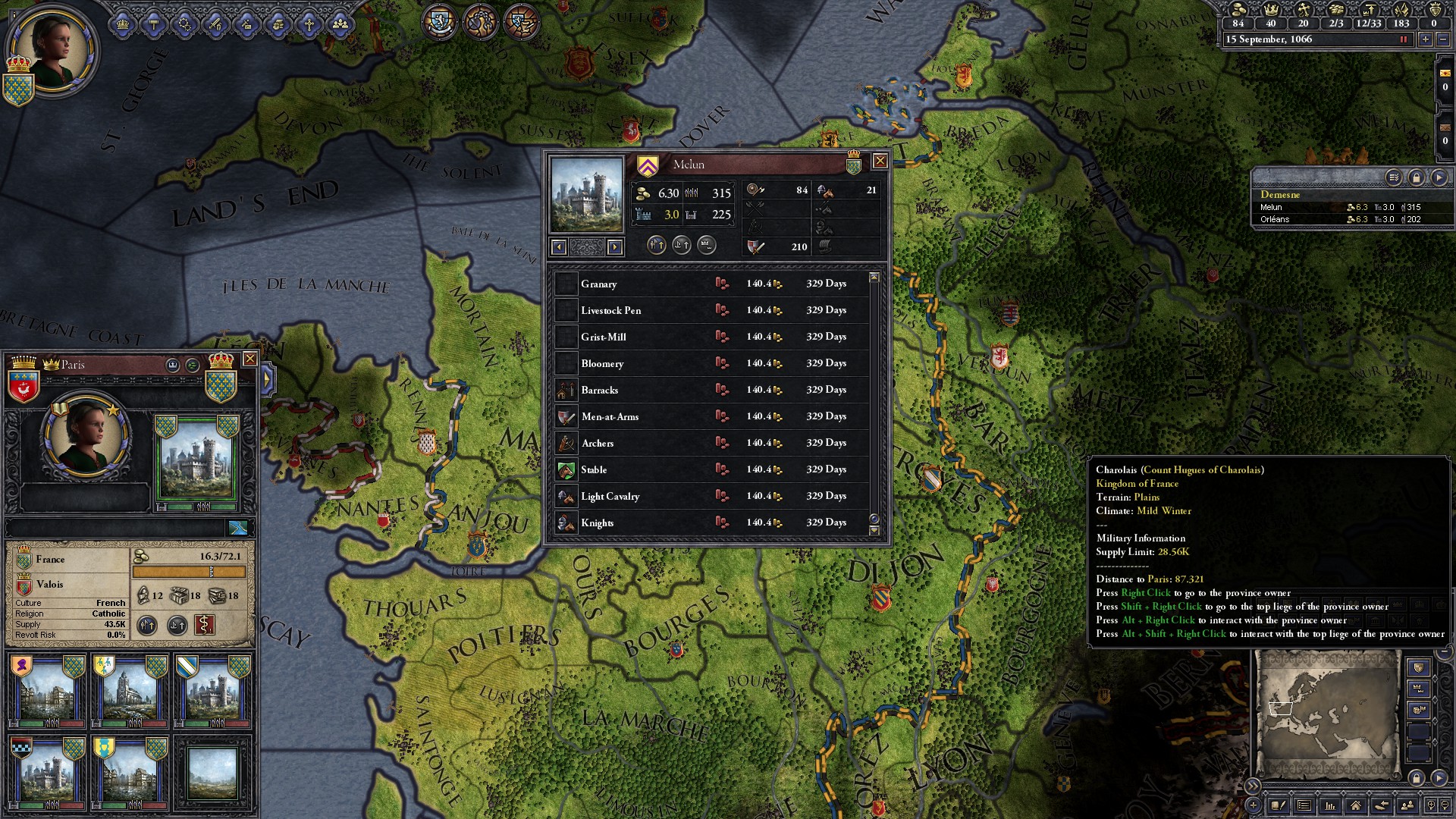Open the Council hammer button
The image size is (1456, 819).
[154, 24]
